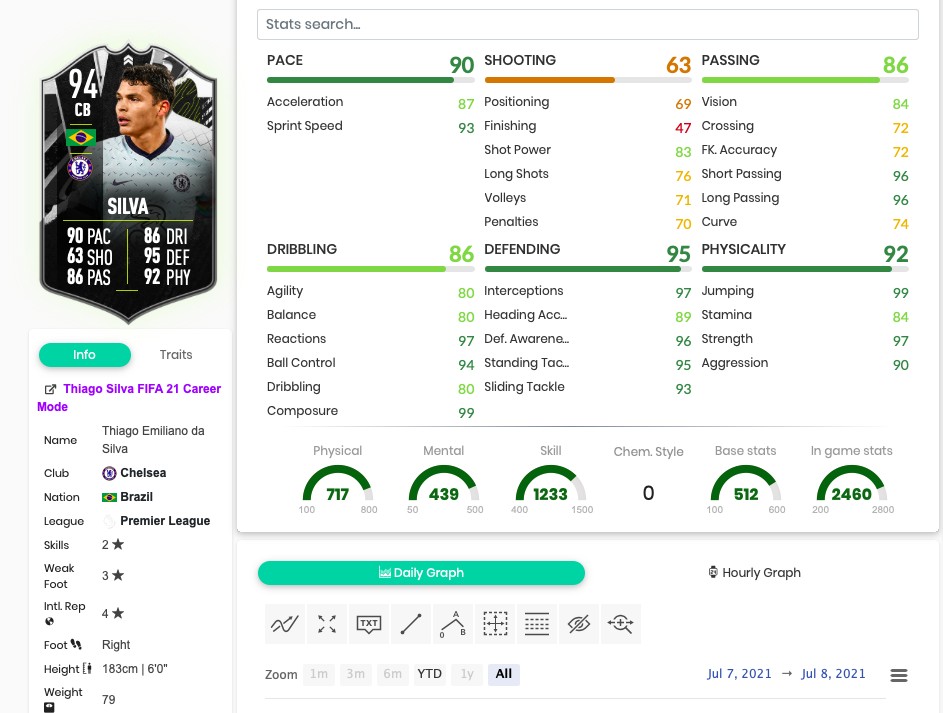The height and width of the screenshot is (713, 943).
Task: Select the 6m zoom range
Action: [x=392, y=674]
